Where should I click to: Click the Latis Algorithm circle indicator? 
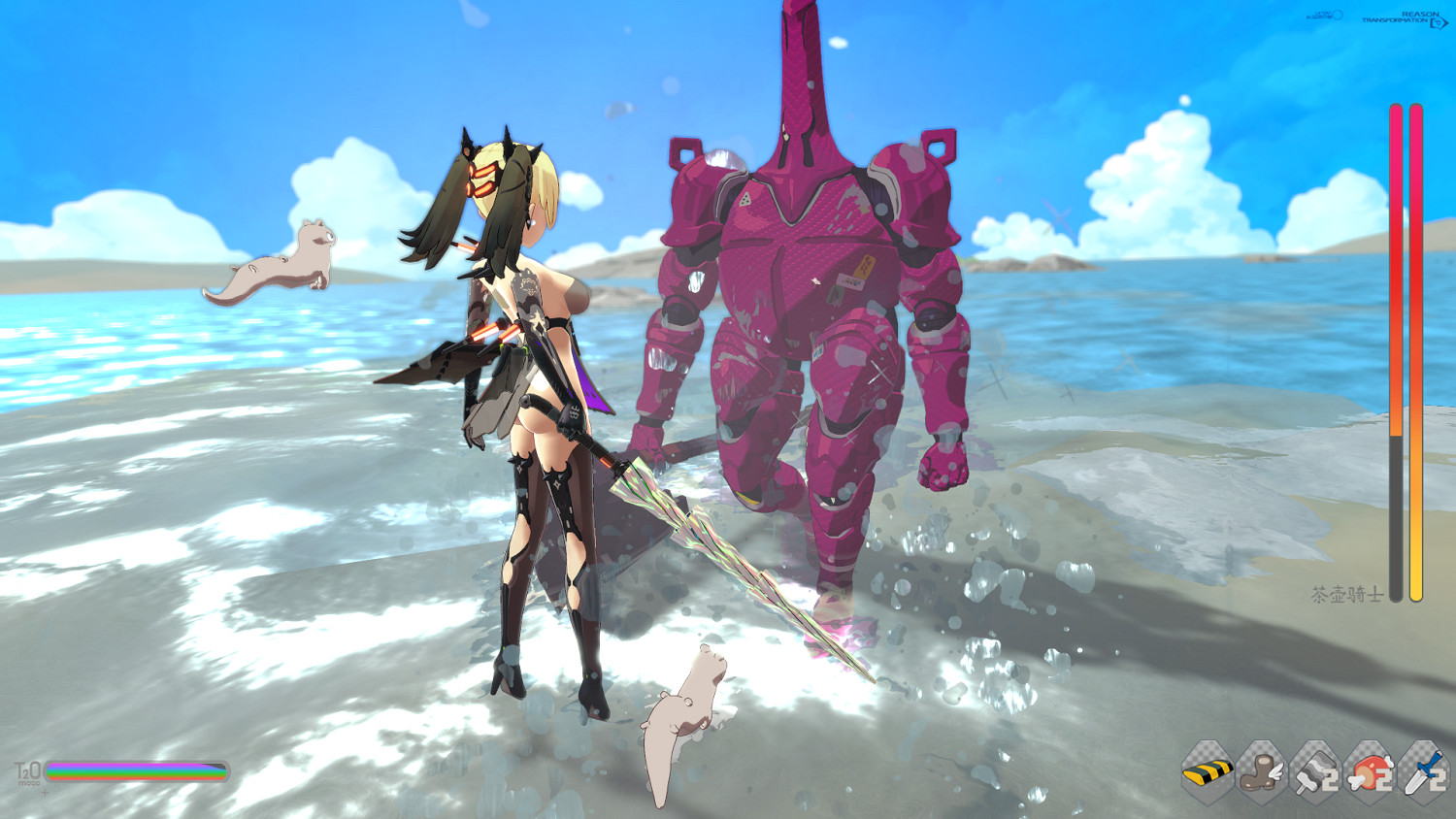pyautogui.click(x=1338, y=15)
